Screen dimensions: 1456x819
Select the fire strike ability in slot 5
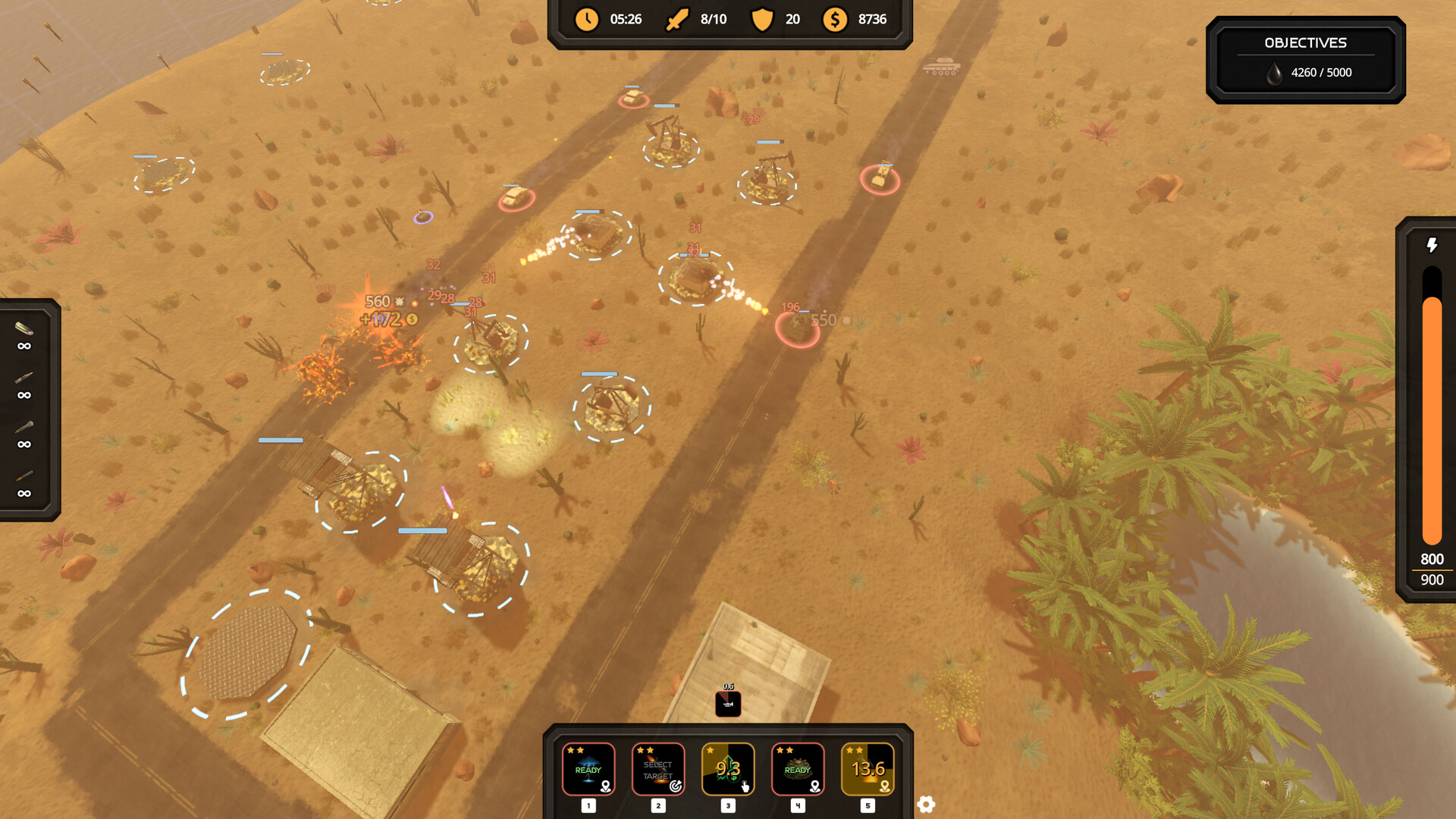coord(868,769)
